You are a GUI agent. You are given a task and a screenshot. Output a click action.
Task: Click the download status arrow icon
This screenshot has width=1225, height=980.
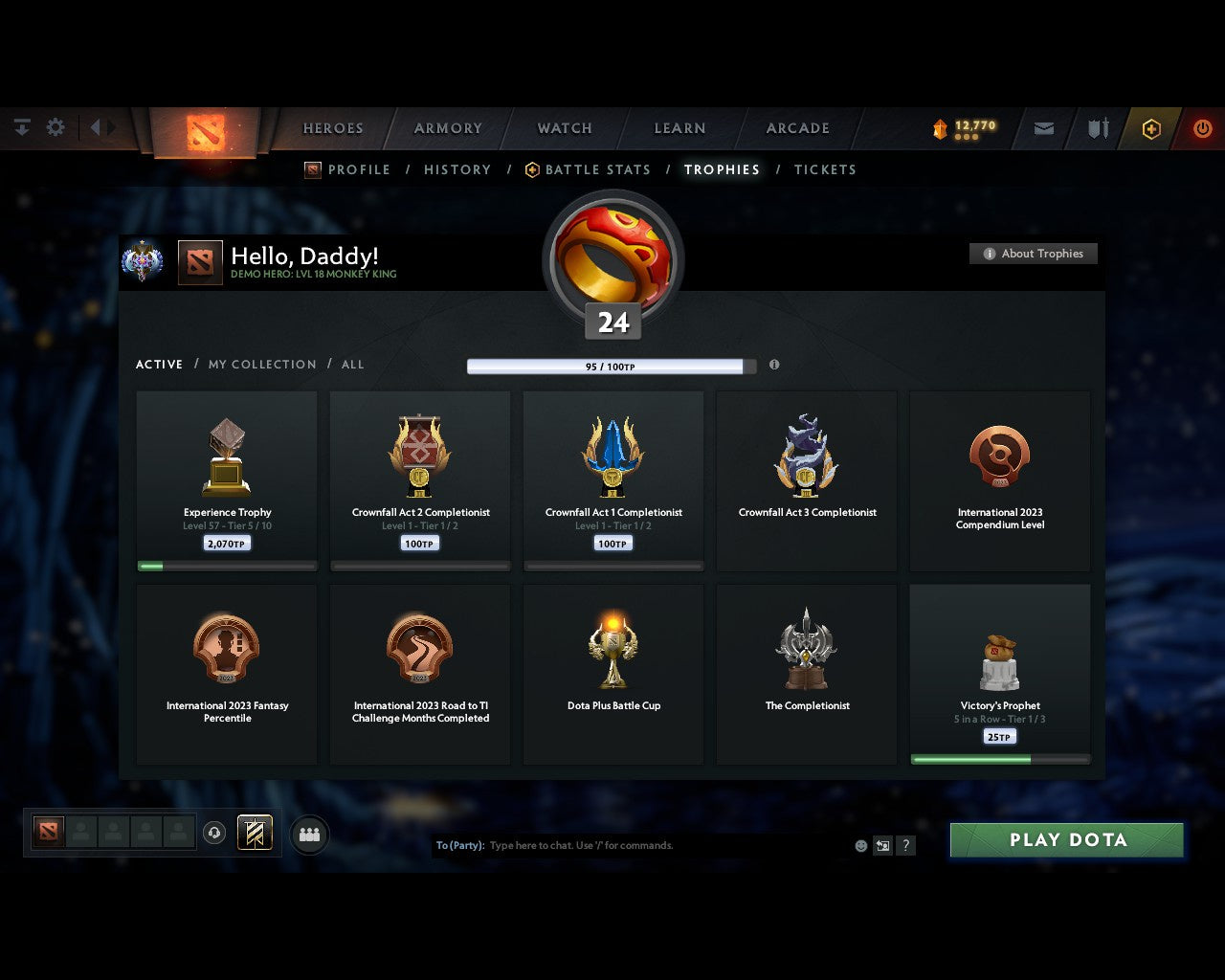coord(21,126)
